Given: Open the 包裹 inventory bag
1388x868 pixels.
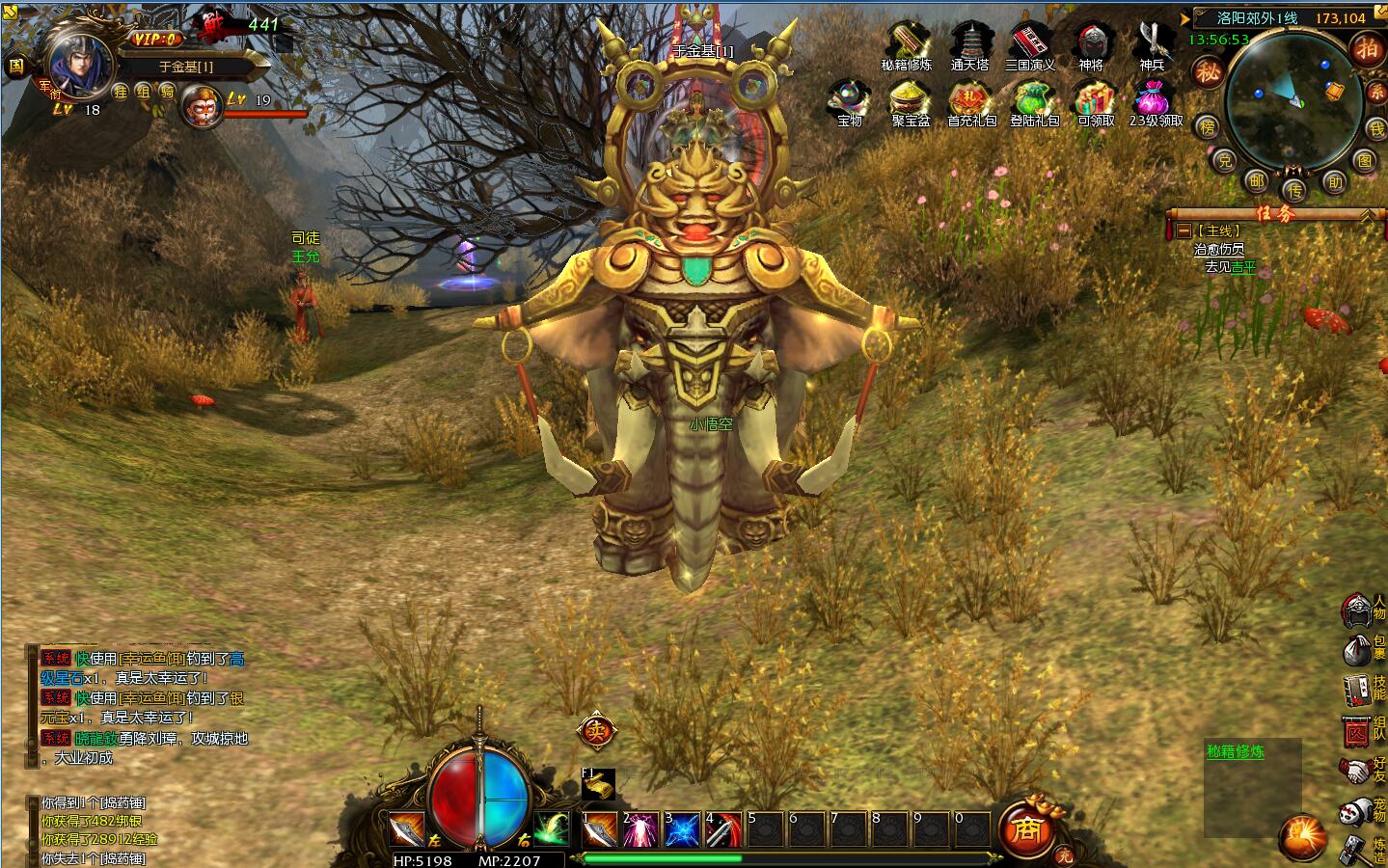Looking at the screenshot, I should tap(1362, 649).
